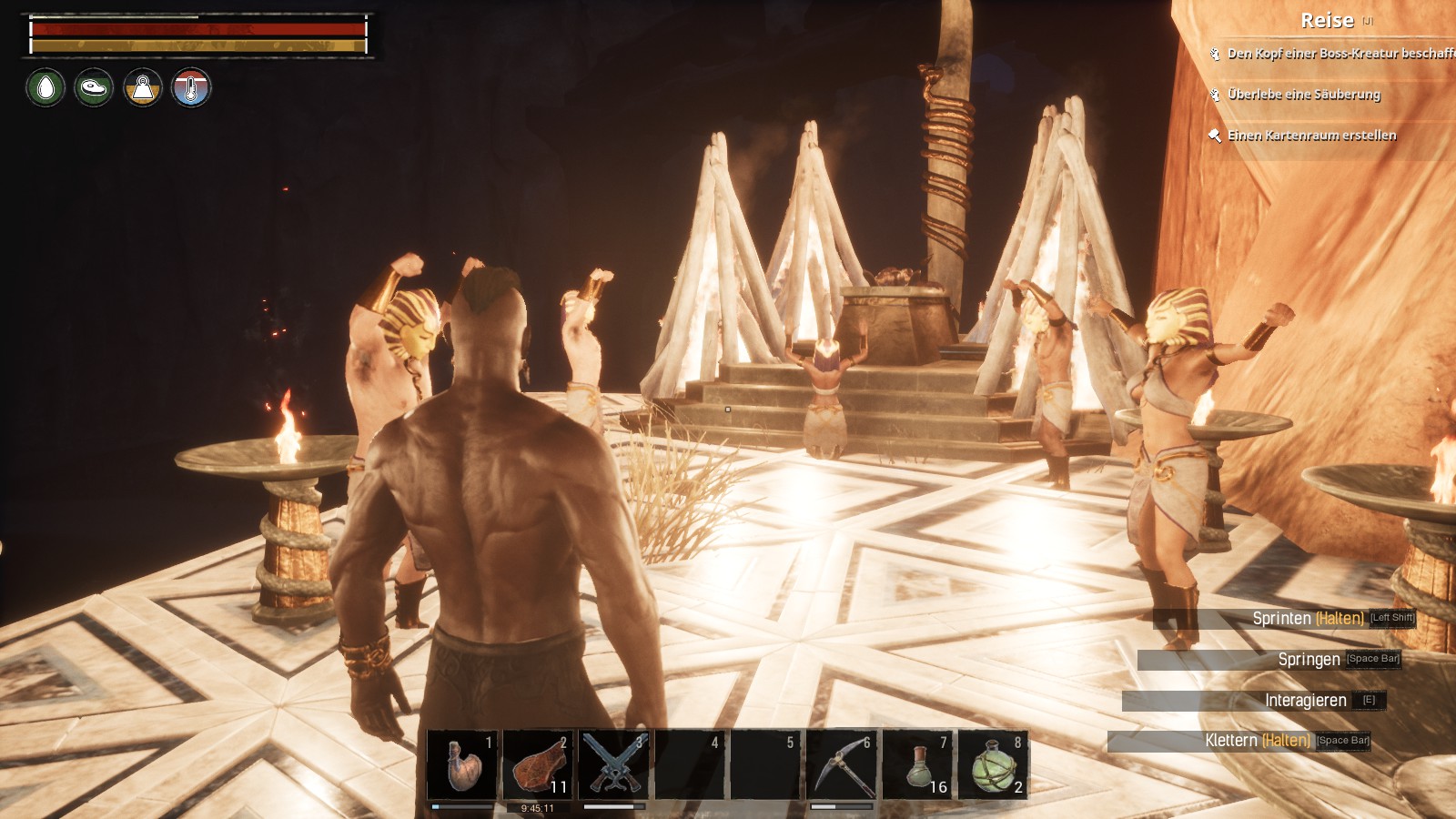1456x819 pixels.
Task: Use the small green potion stack of 16
Action: coord(917,764)
